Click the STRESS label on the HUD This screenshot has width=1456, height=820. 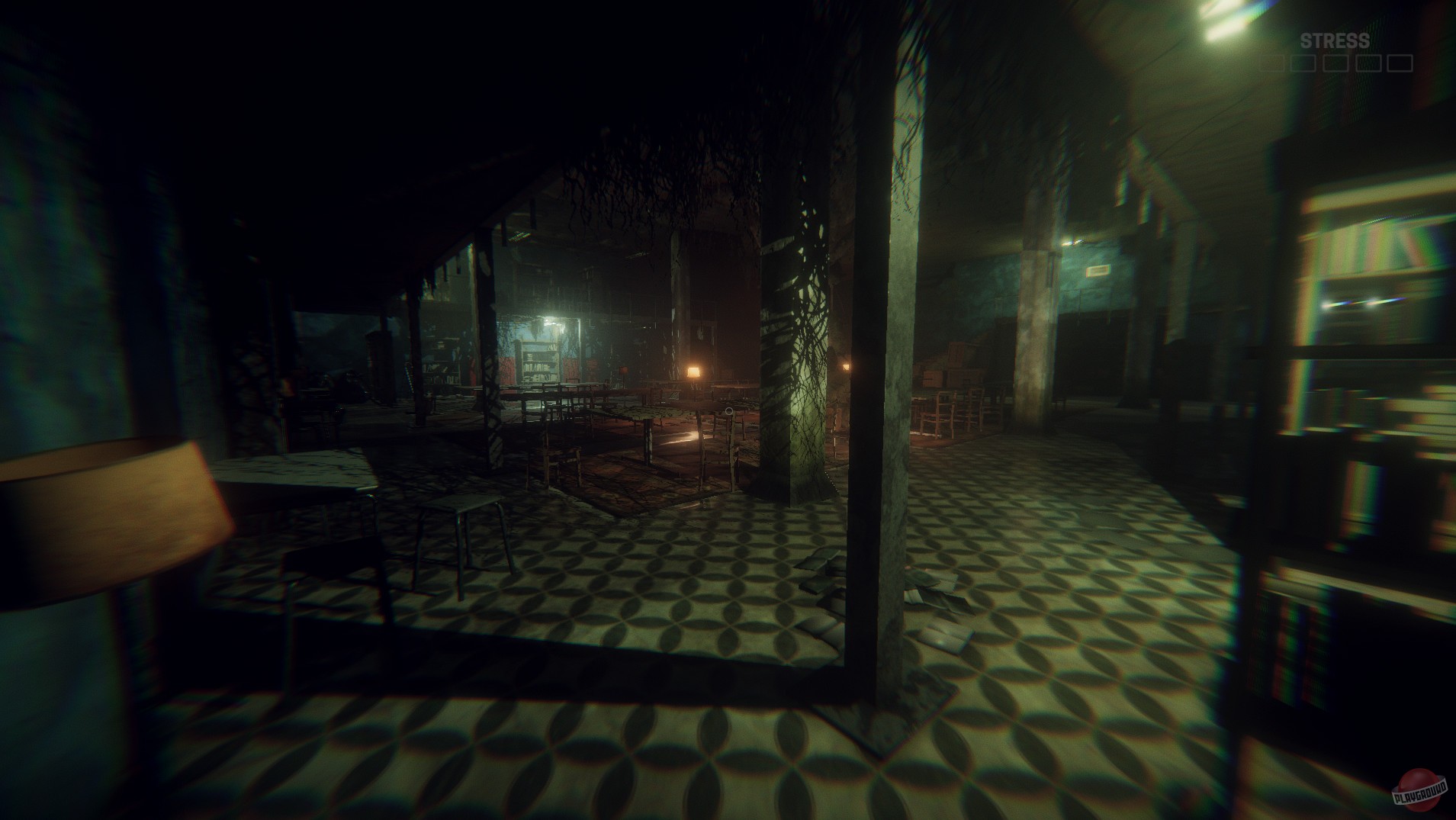tap(1335, 40)
